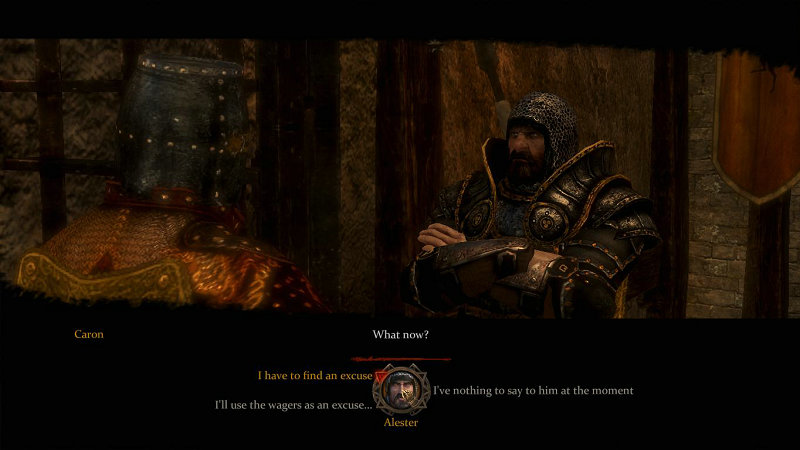Pick "I've nothing to say to him" option
The height and width of the screenshot is (450, 800).
pyautogui.click(x=533, y=390)
